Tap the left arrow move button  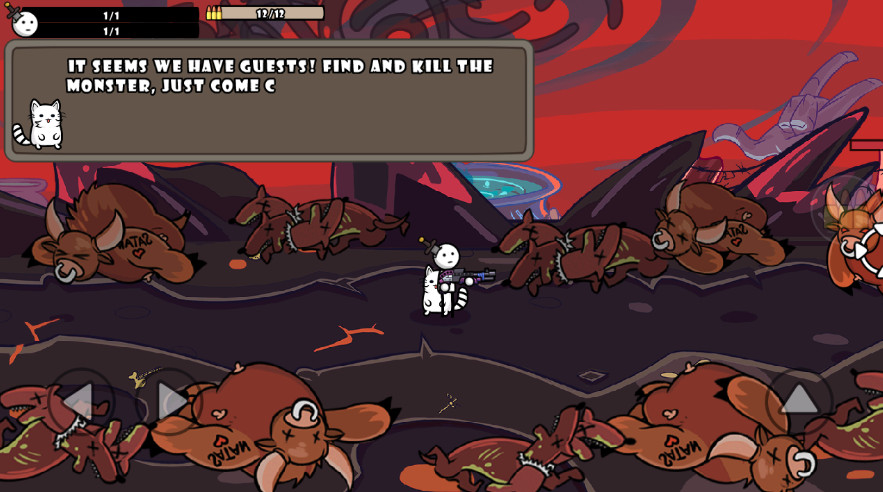click(x=80, y=401)
